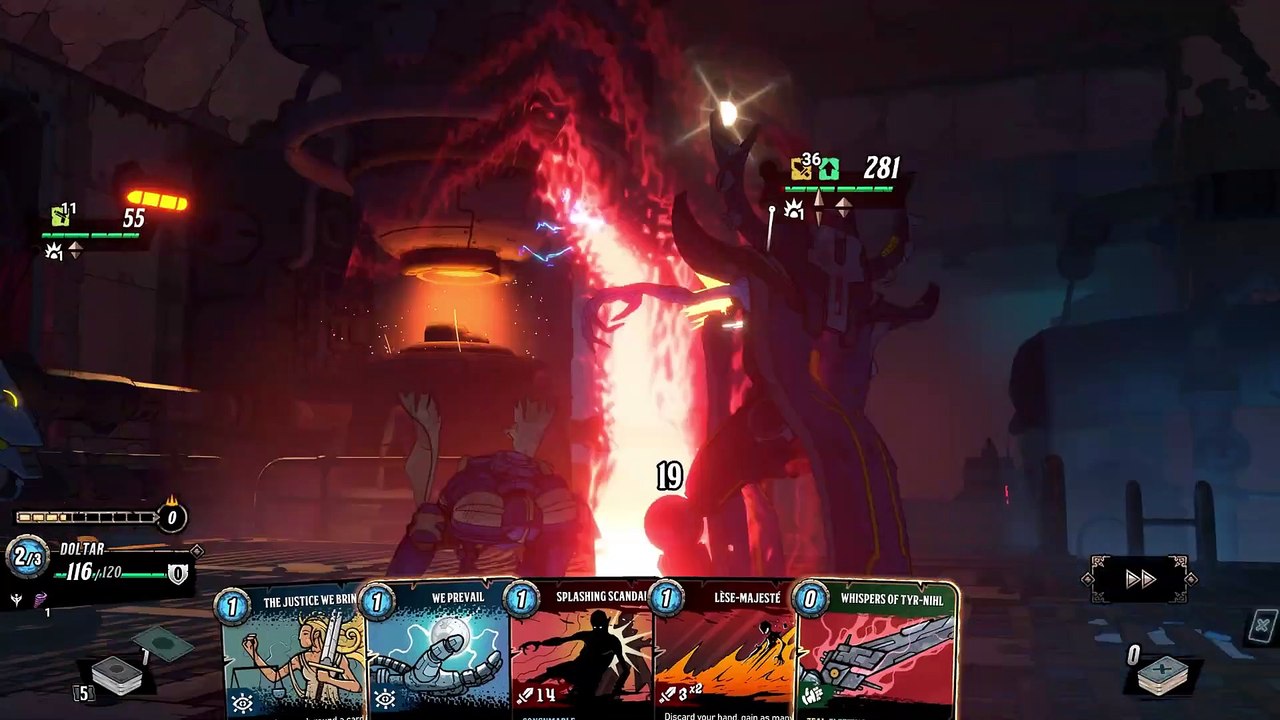This screenshot has width=1280, height=720.
Task: End the turn with fast-forward button
Action: (x=1140, y=579)
